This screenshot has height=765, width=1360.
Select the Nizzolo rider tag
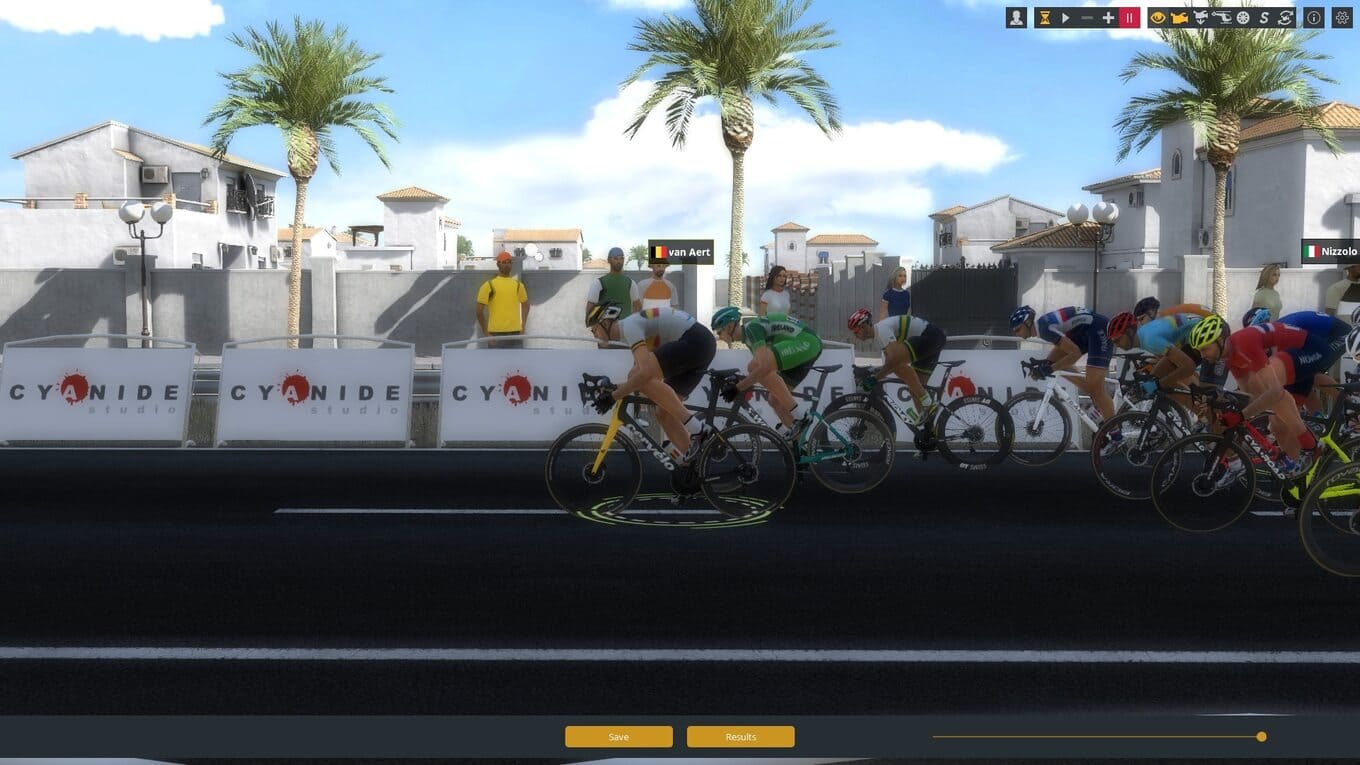coord(1330,252)
